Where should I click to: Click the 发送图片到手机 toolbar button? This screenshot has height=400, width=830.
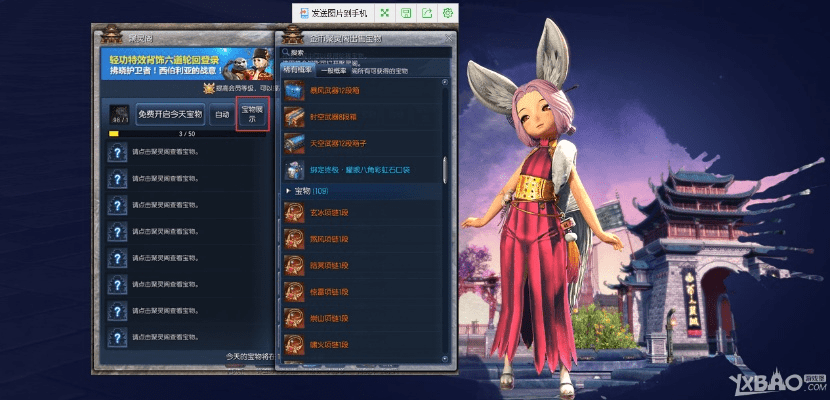click(332, 13)
